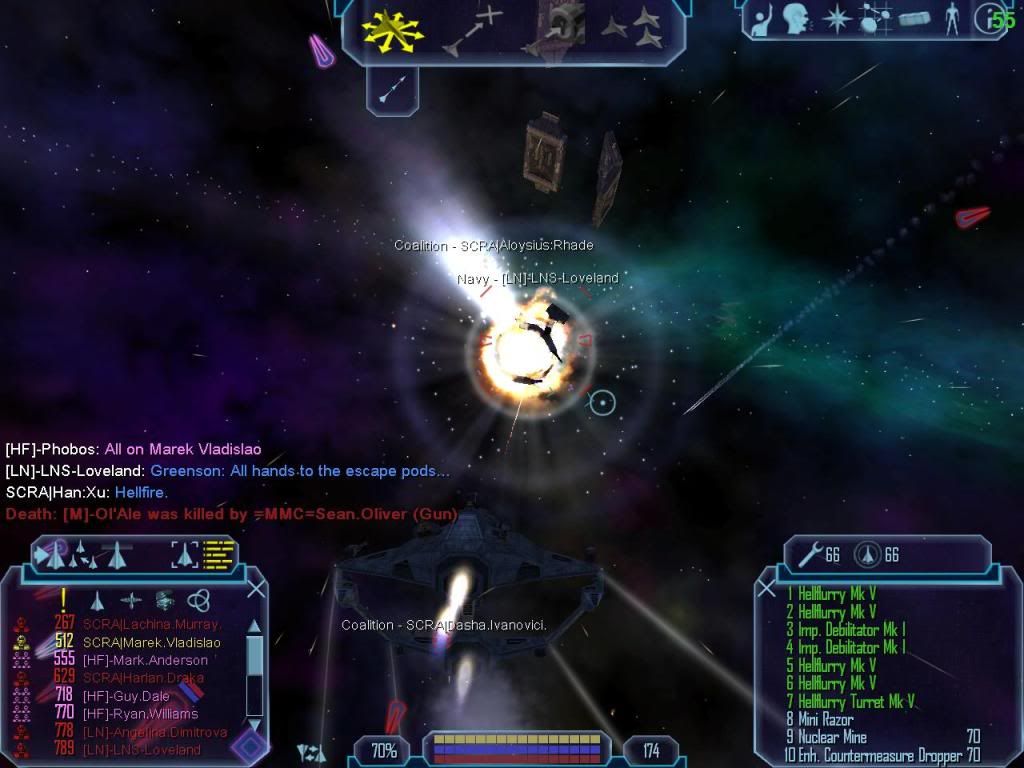Open the inventory cargo crate icon
1024x768 pixels.
coord(915,19)
